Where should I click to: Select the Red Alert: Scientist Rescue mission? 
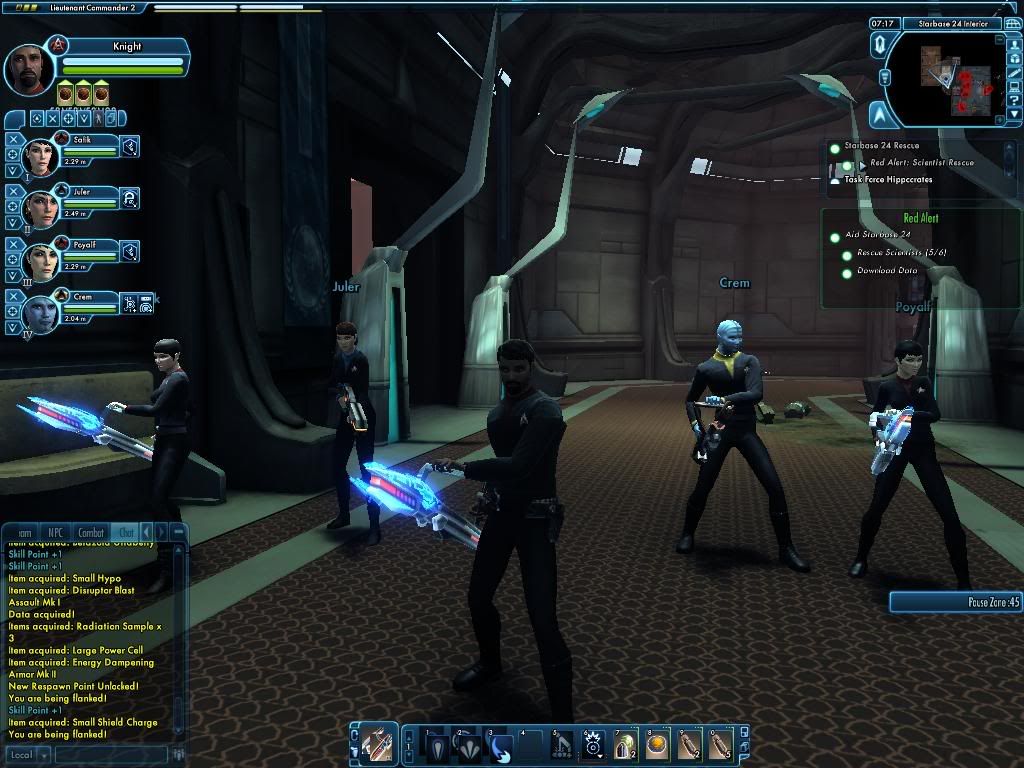coord(921,163)
